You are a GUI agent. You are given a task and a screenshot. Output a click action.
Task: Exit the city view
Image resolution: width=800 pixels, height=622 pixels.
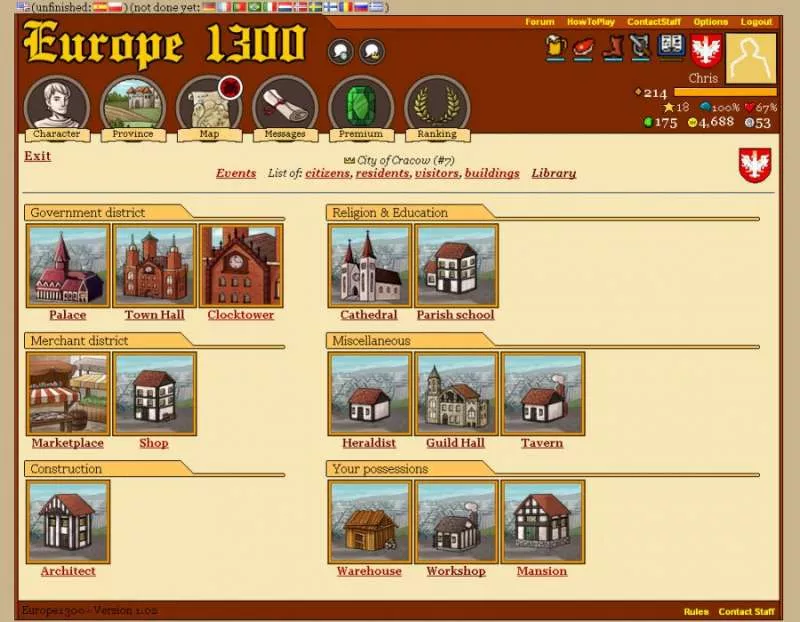click(x=37, y=156)
